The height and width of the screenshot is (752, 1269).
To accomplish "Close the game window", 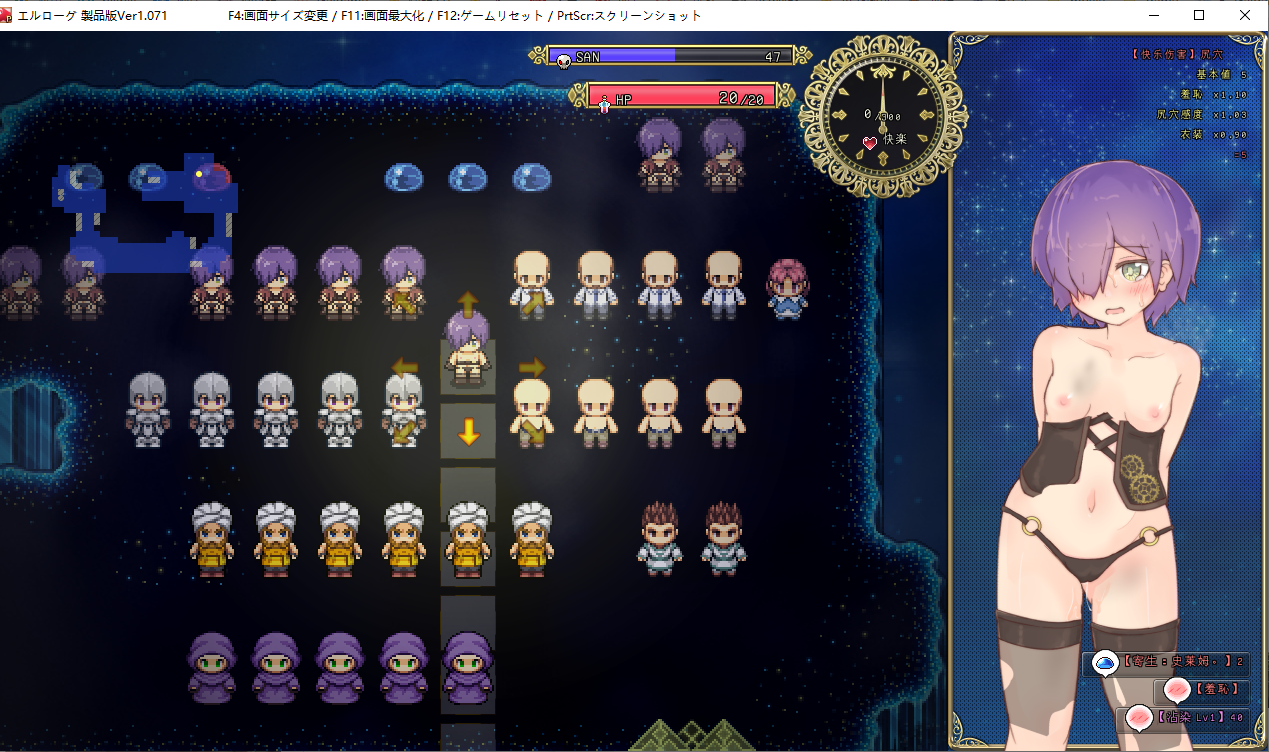I will [x=1244, y=15].
